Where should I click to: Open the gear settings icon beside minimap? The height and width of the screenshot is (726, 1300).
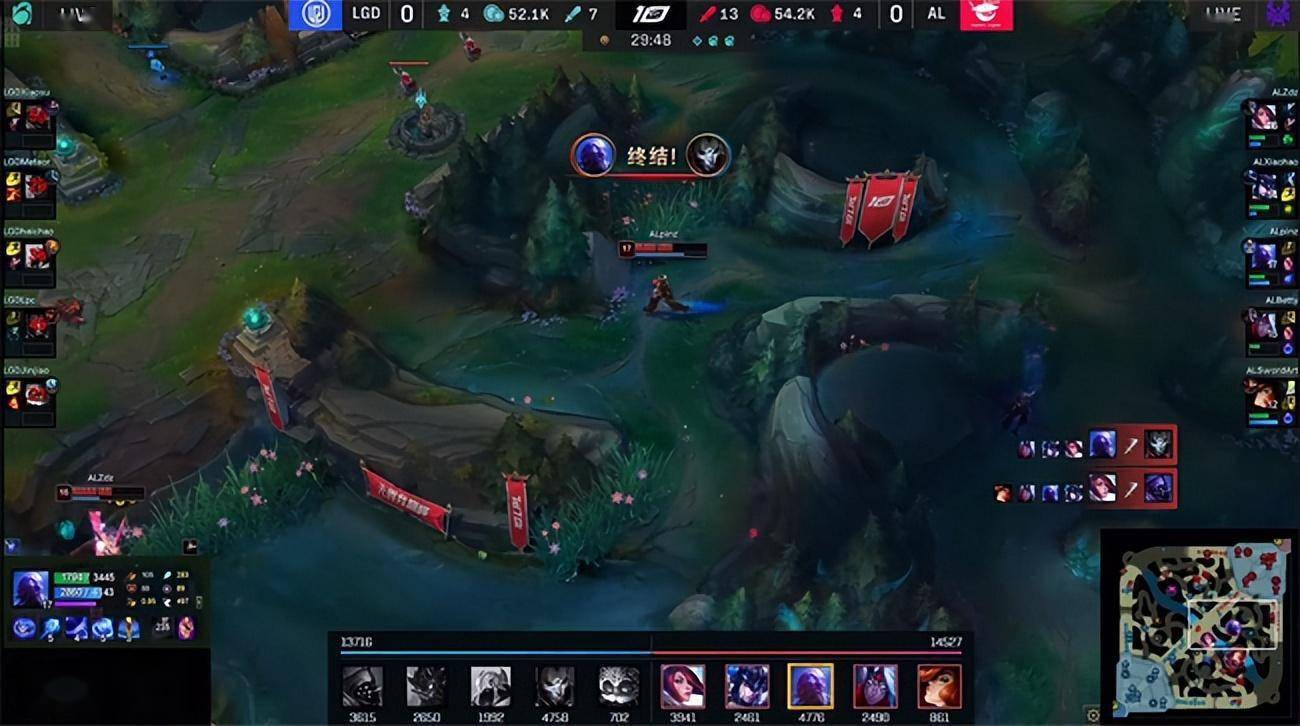pos(1093,714)
